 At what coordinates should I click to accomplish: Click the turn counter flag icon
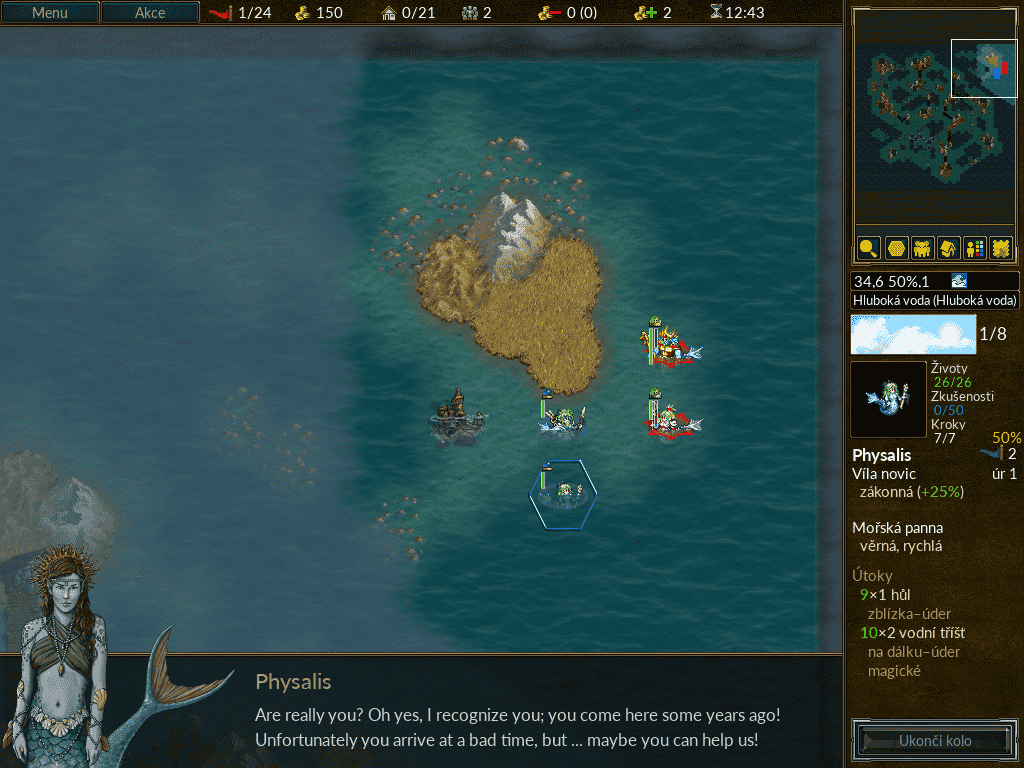pyautogui.click(x=221, y=13)
